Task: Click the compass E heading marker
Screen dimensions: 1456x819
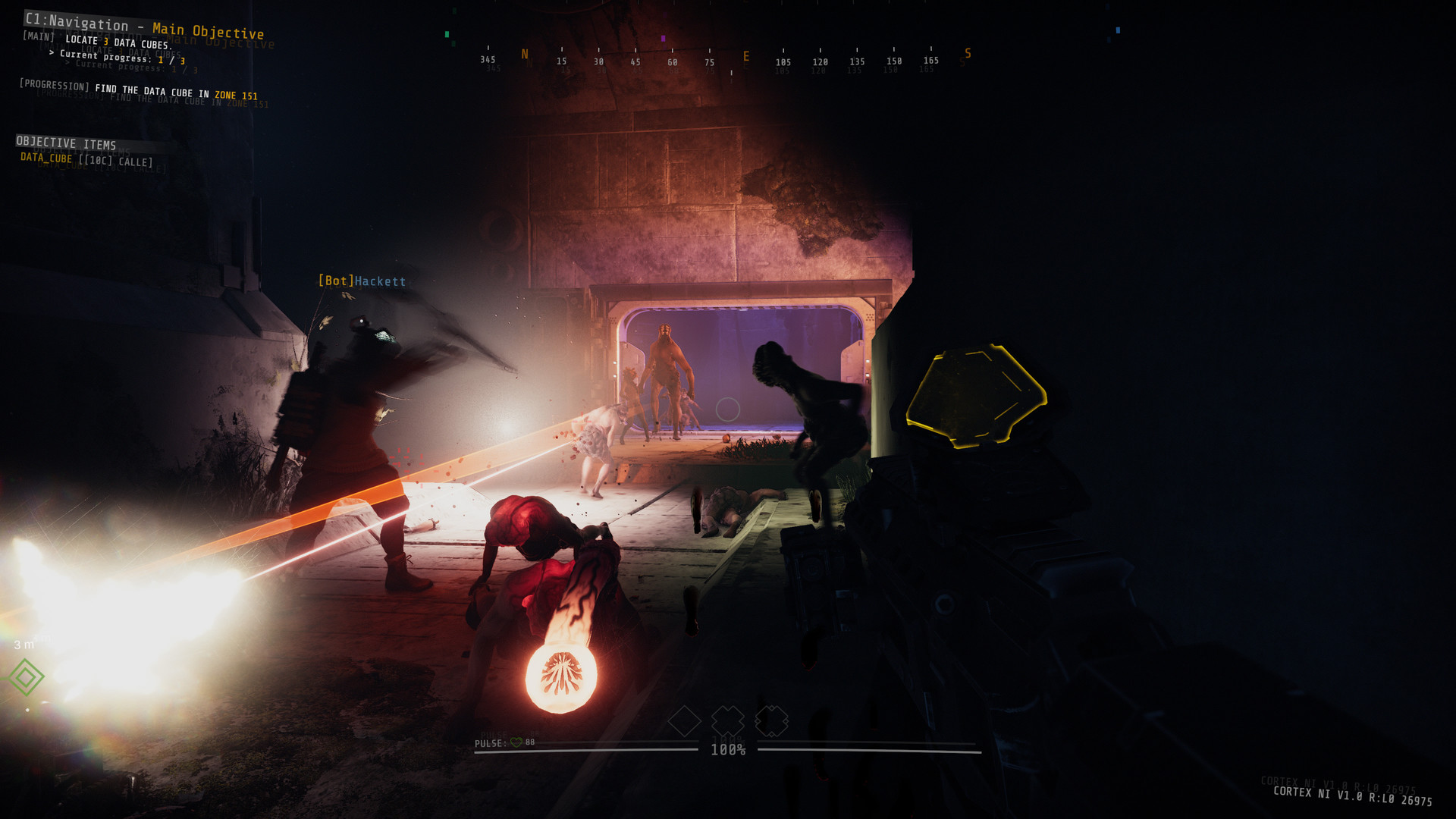Action: point(747,54)
